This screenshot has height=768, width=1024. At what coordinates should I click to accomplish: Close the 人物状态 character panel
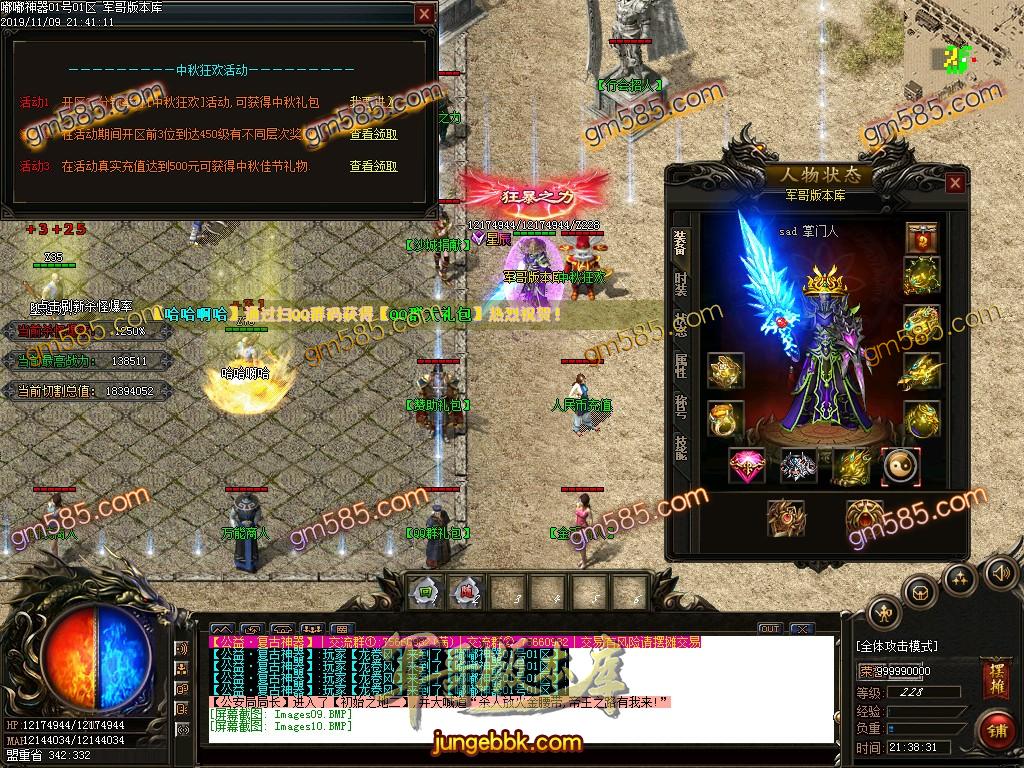[955, 183]
